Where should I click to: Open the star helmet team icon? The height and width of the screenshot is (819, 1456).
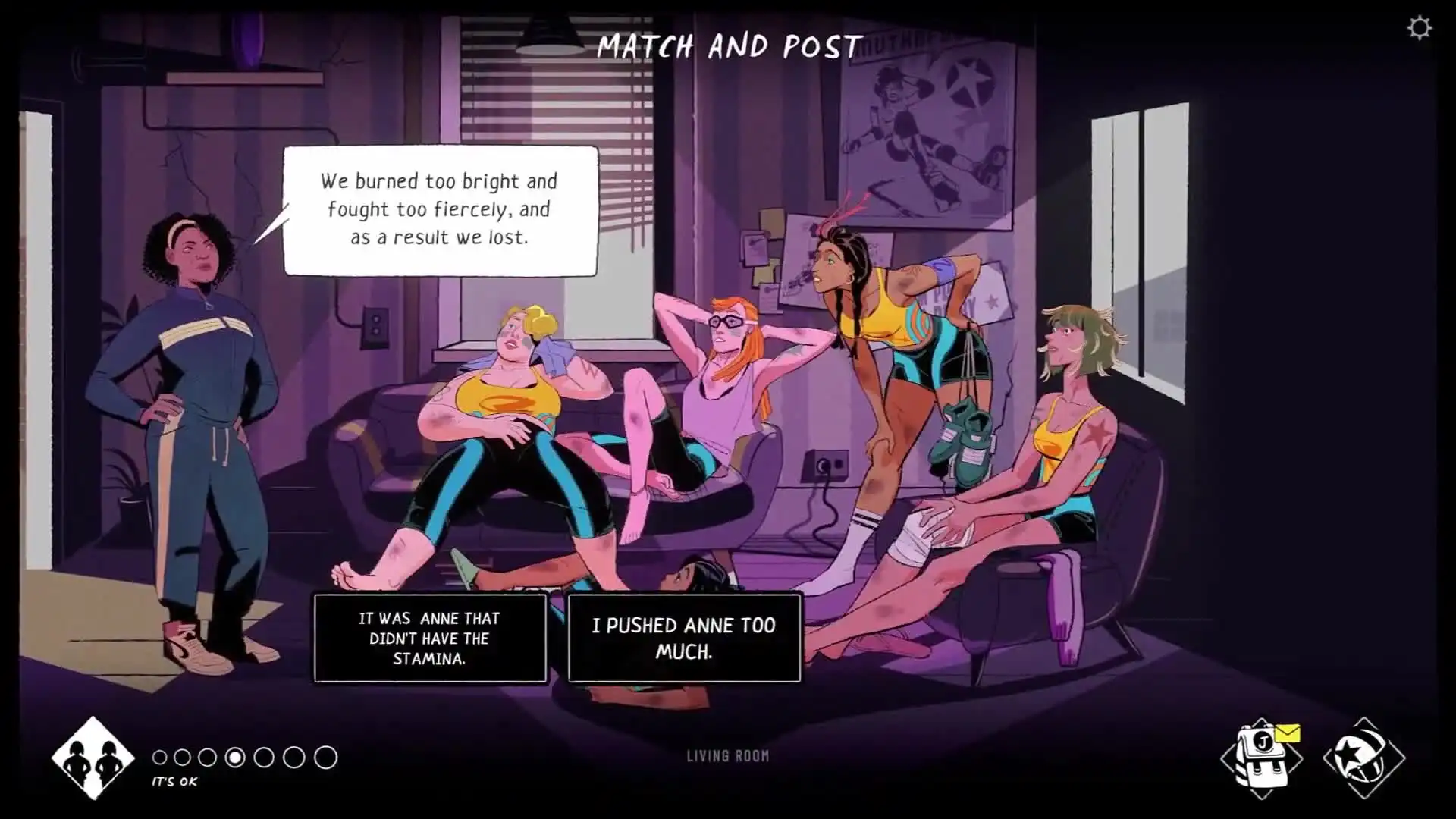pos(1363,757)
